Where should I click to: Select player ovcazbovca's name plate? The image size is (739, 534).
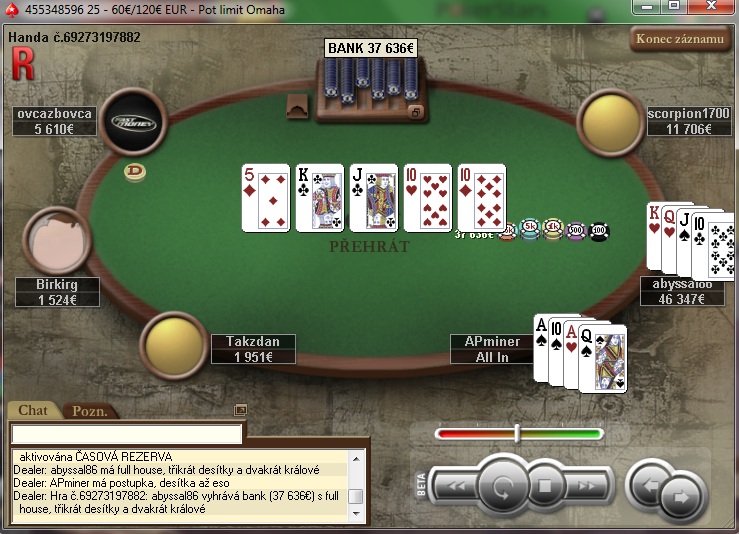point(54,121)
